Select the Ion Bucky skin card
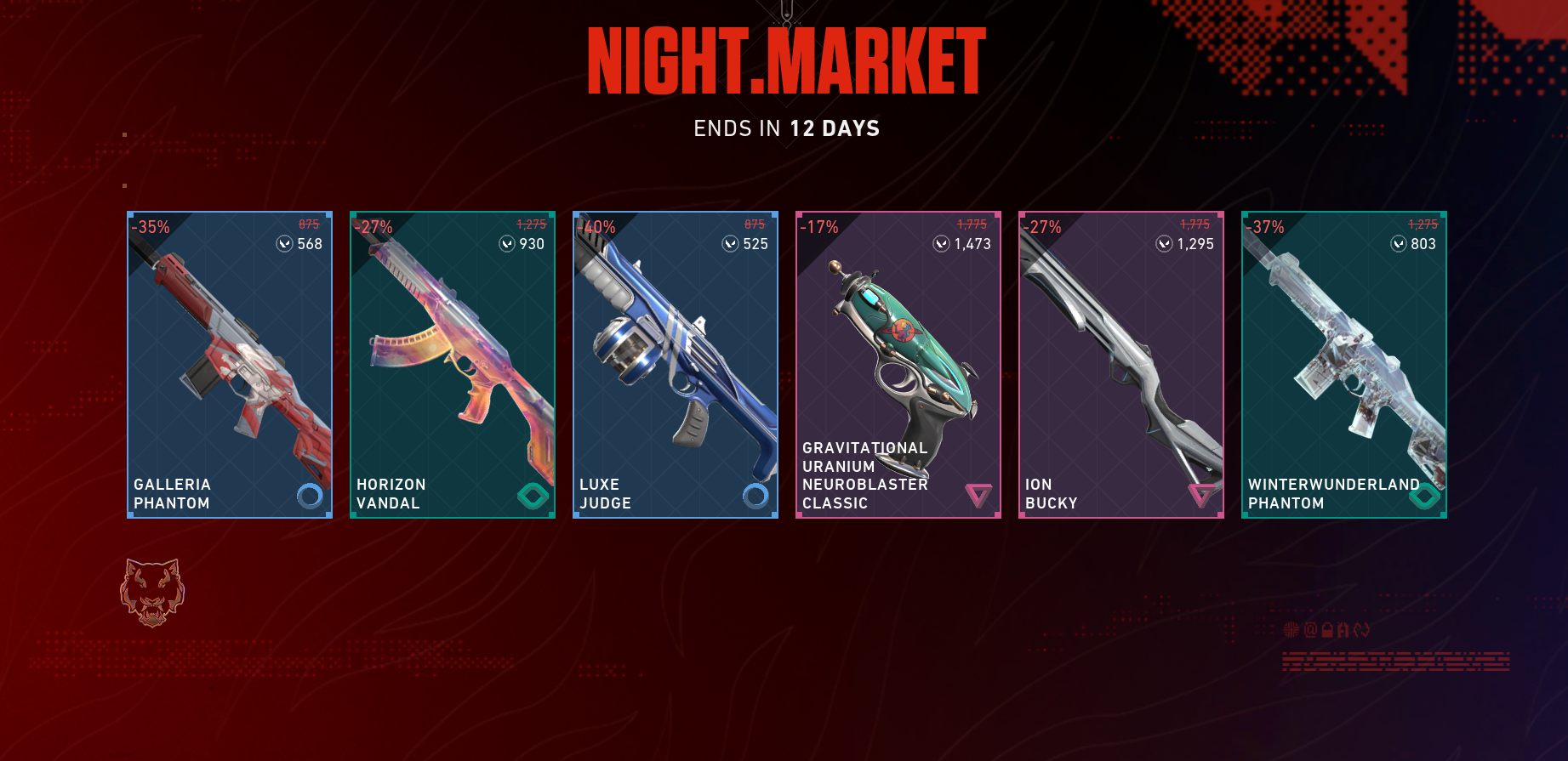Screen dimensions: 1568x761 click(x=1121, y=365)
